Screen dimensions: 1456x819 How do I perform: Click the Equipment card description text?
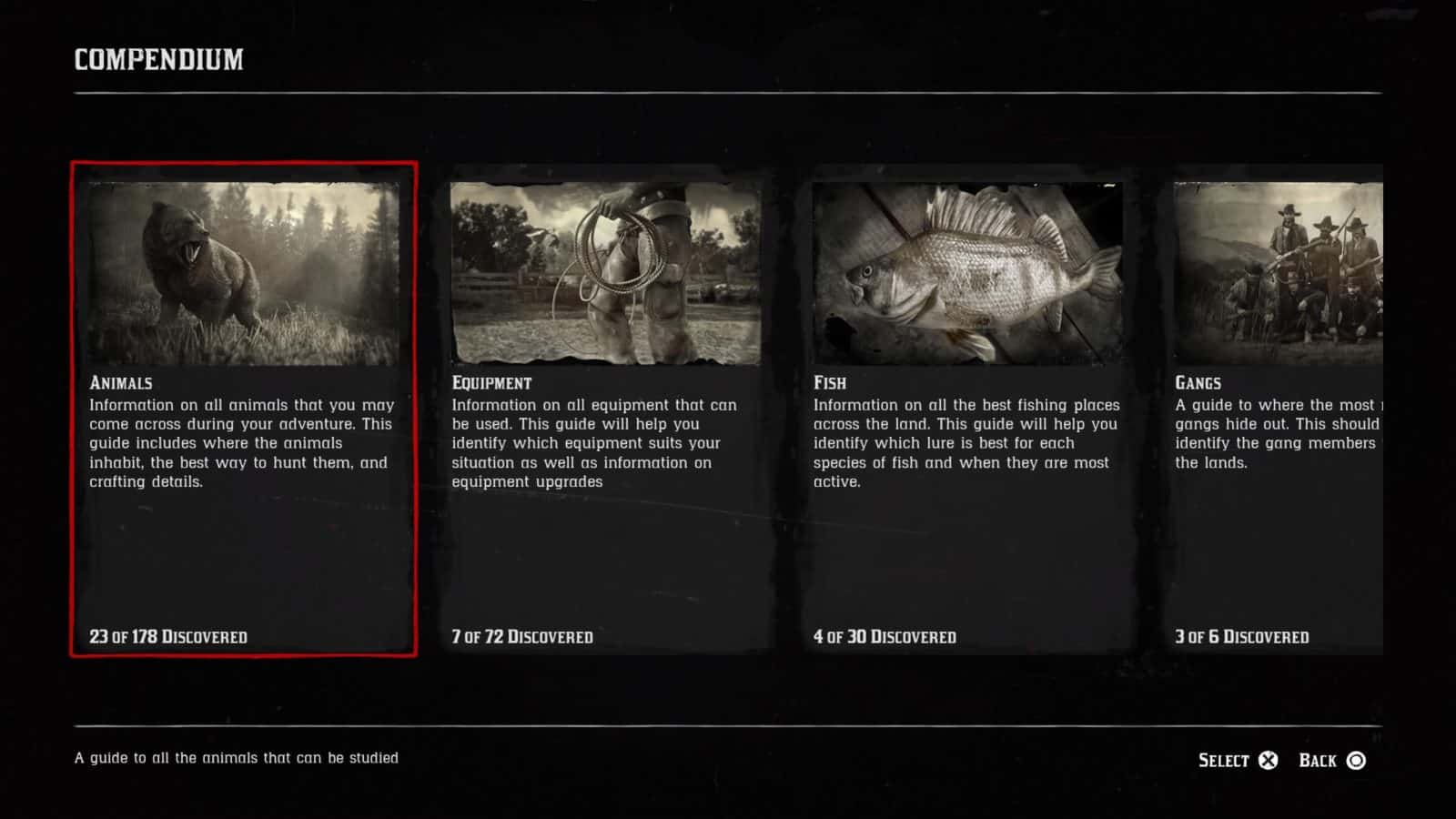594,443
